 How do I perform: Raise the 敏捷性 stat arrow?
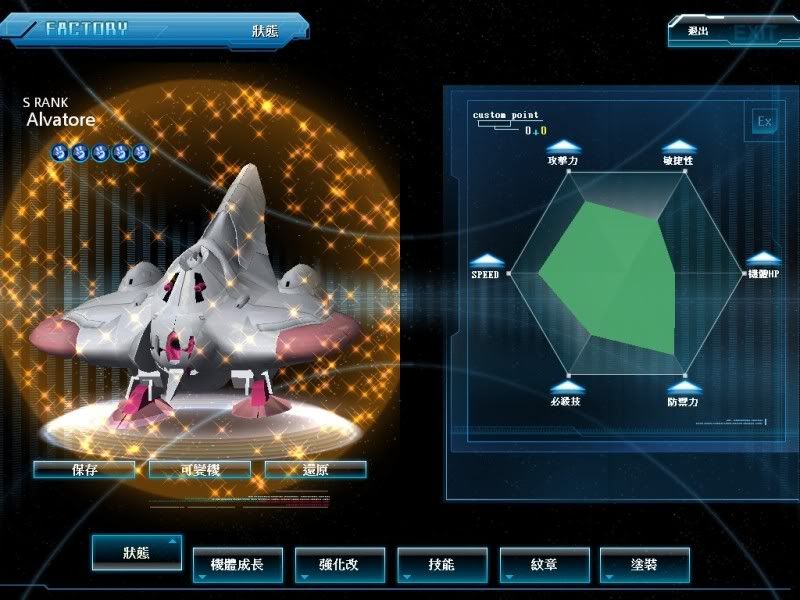pos(679,146)
